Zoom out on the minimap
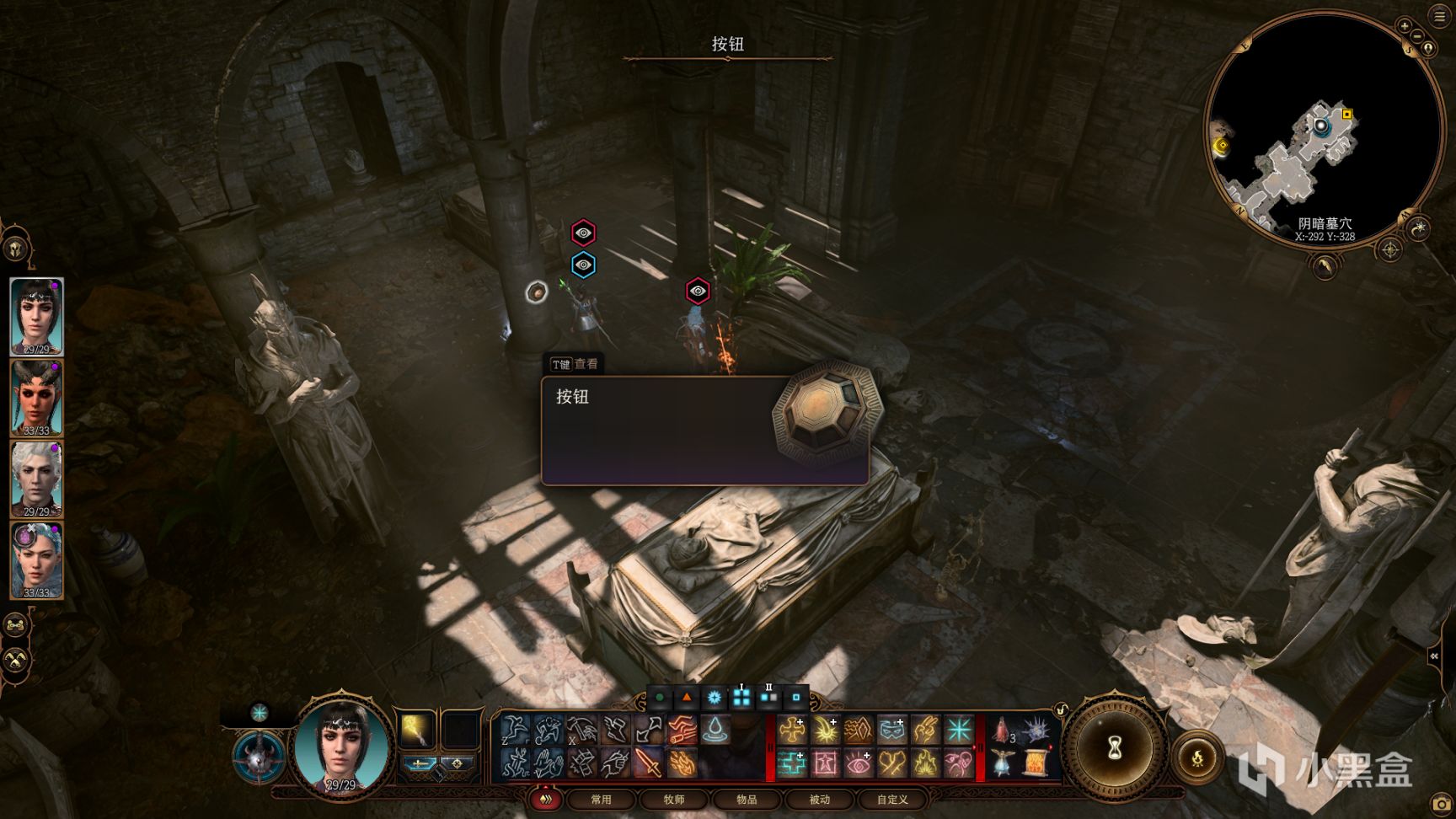 point(1417,36)
